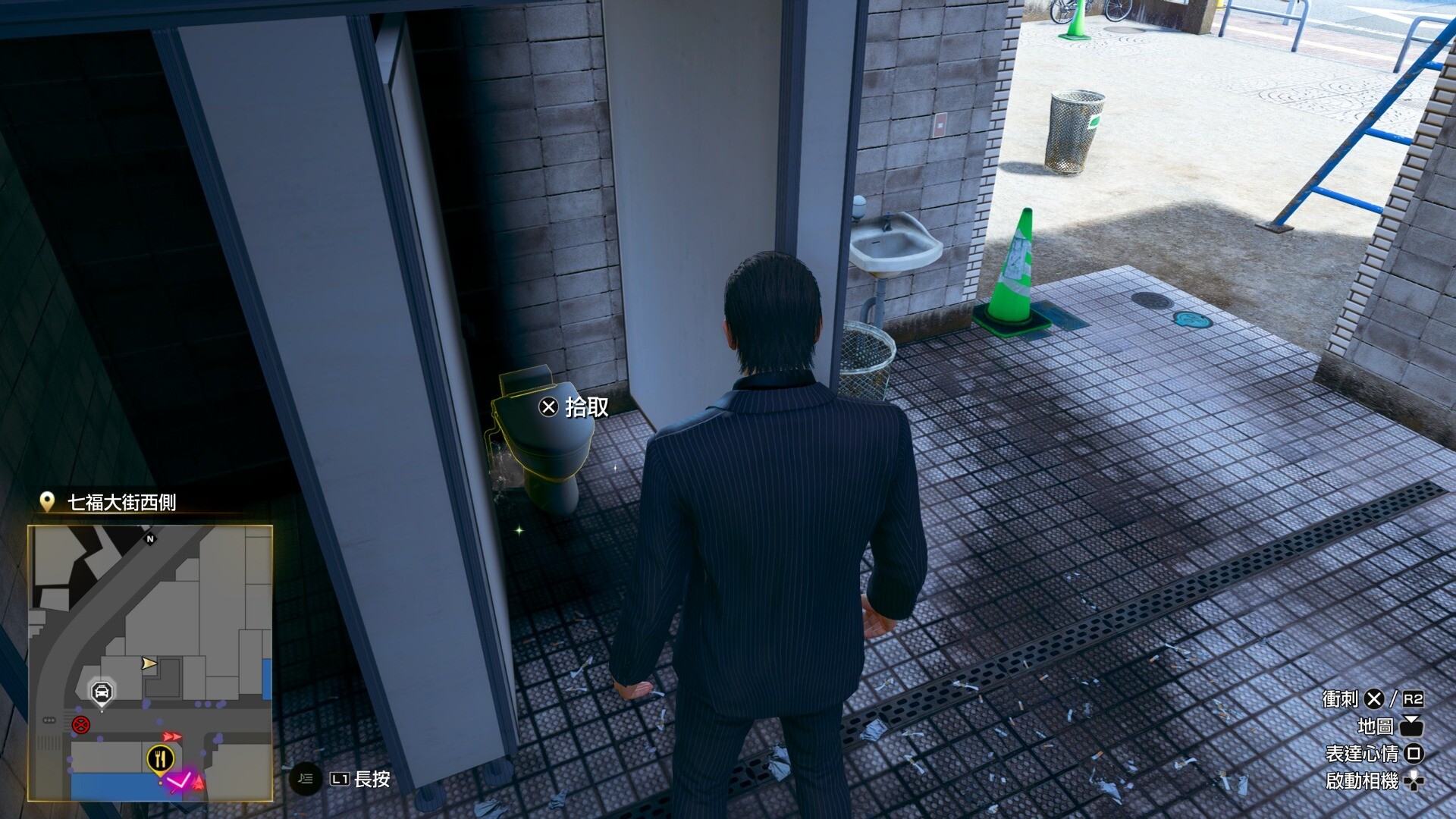
Task: Click the pink checkmark objective marker
Action: tap(180, 780)
